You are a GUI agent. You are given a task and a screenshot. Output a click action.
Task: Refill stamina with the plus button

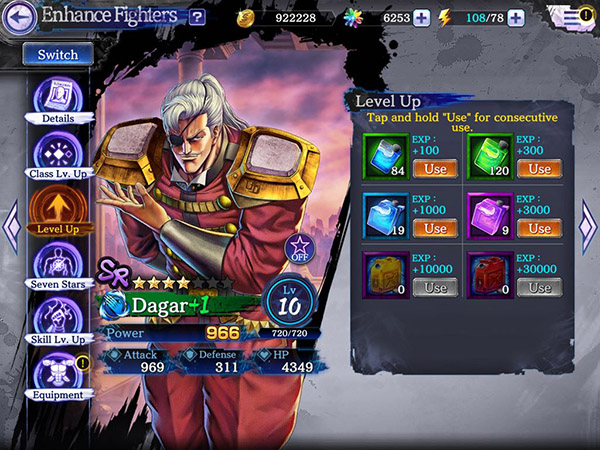515,17
